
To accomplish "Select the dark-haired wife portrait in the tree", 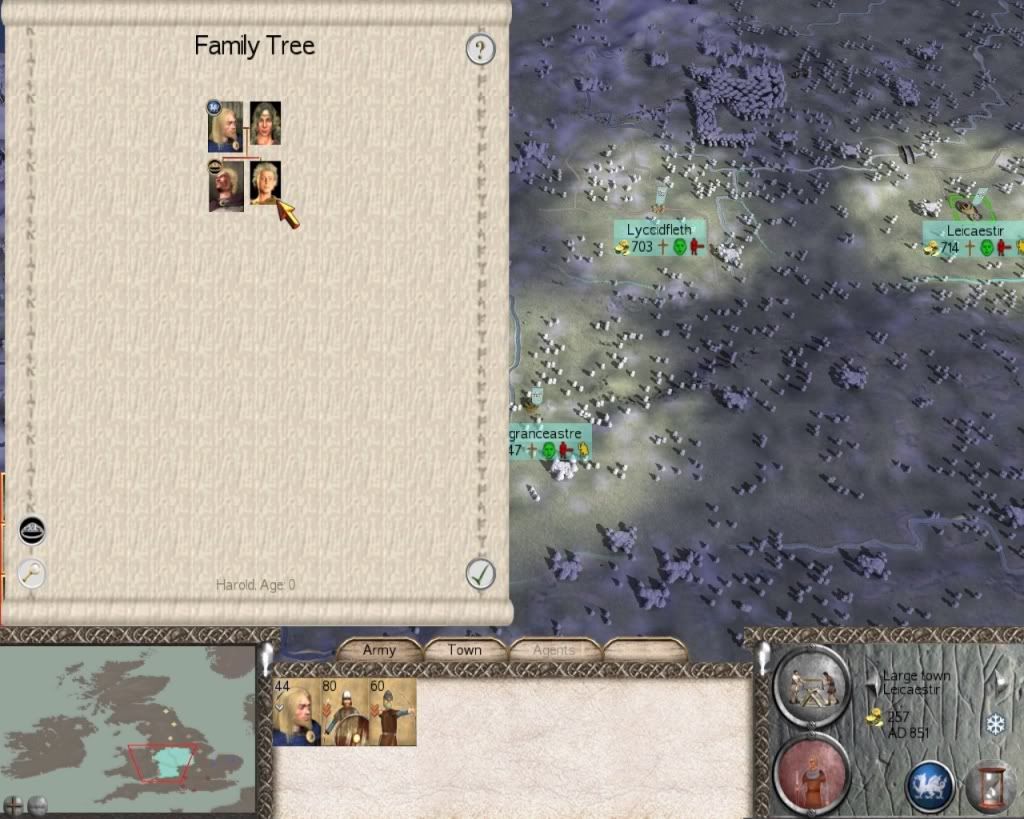I will [x=265, y=124].
